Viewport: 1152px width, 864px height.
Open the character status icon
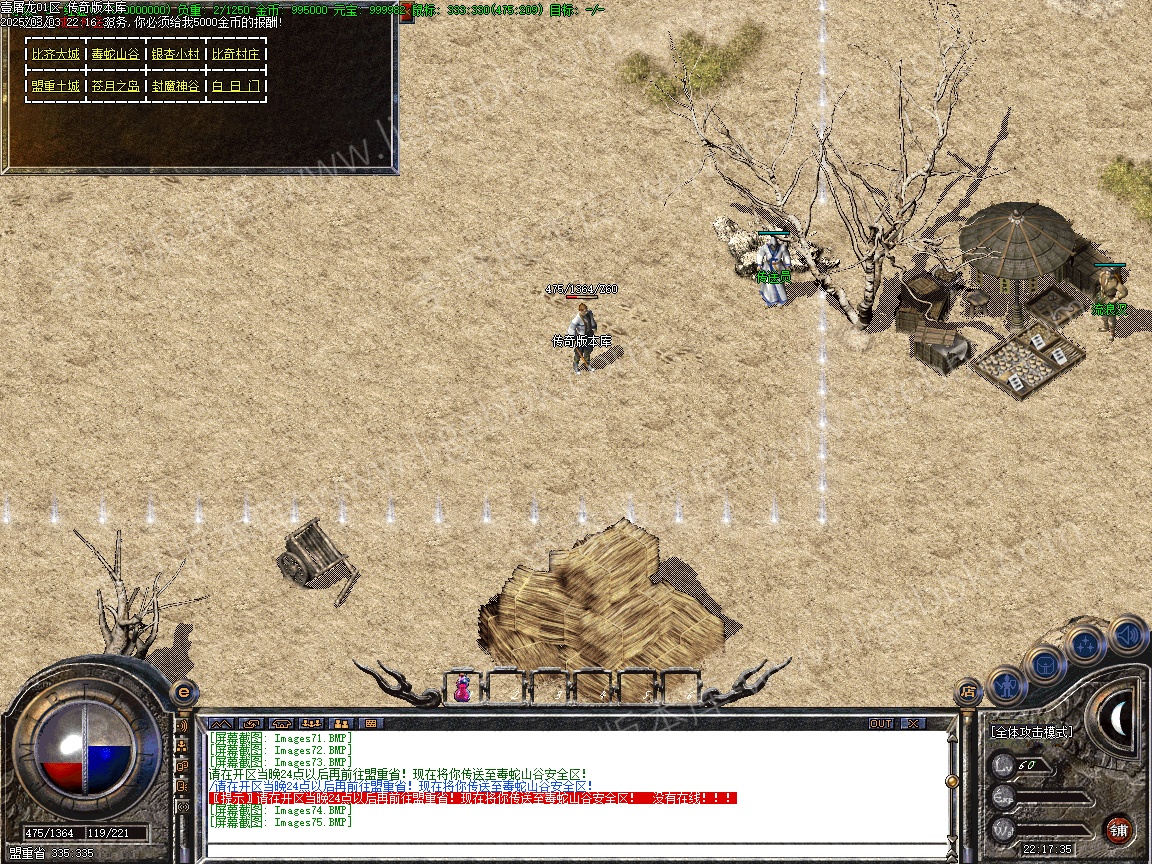1006,686
